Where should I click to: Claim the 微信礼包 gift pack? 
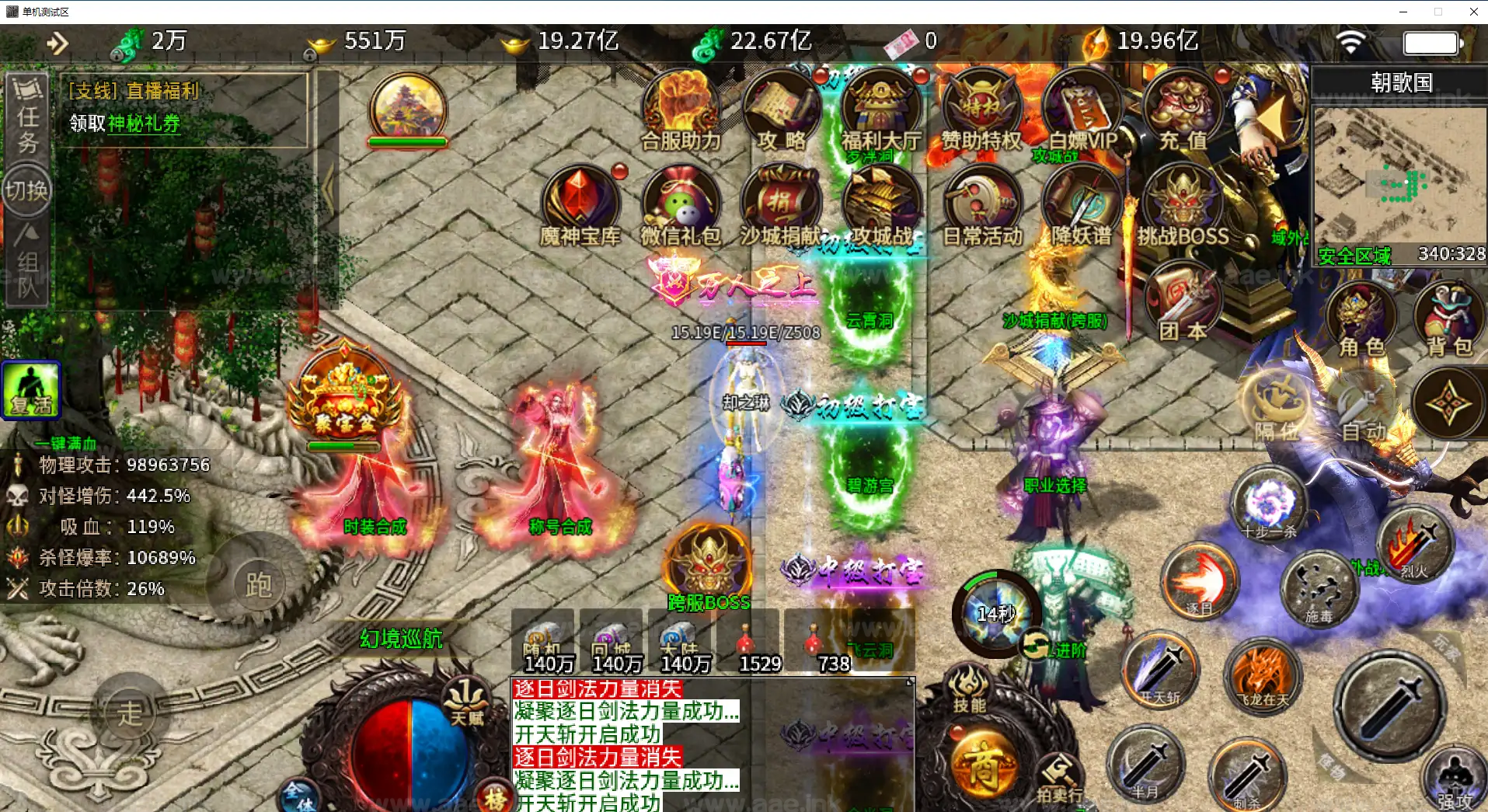pyautogui.click(x=681, y=205)
